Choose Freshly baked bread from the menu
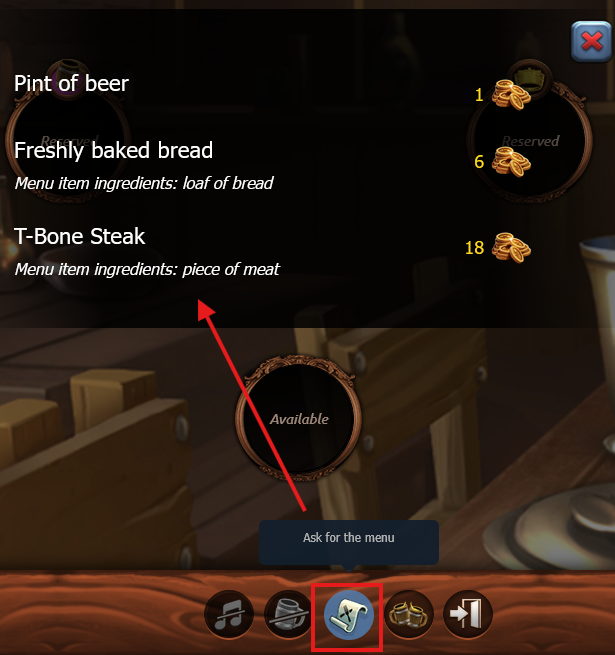 click(x=113, y=151)
